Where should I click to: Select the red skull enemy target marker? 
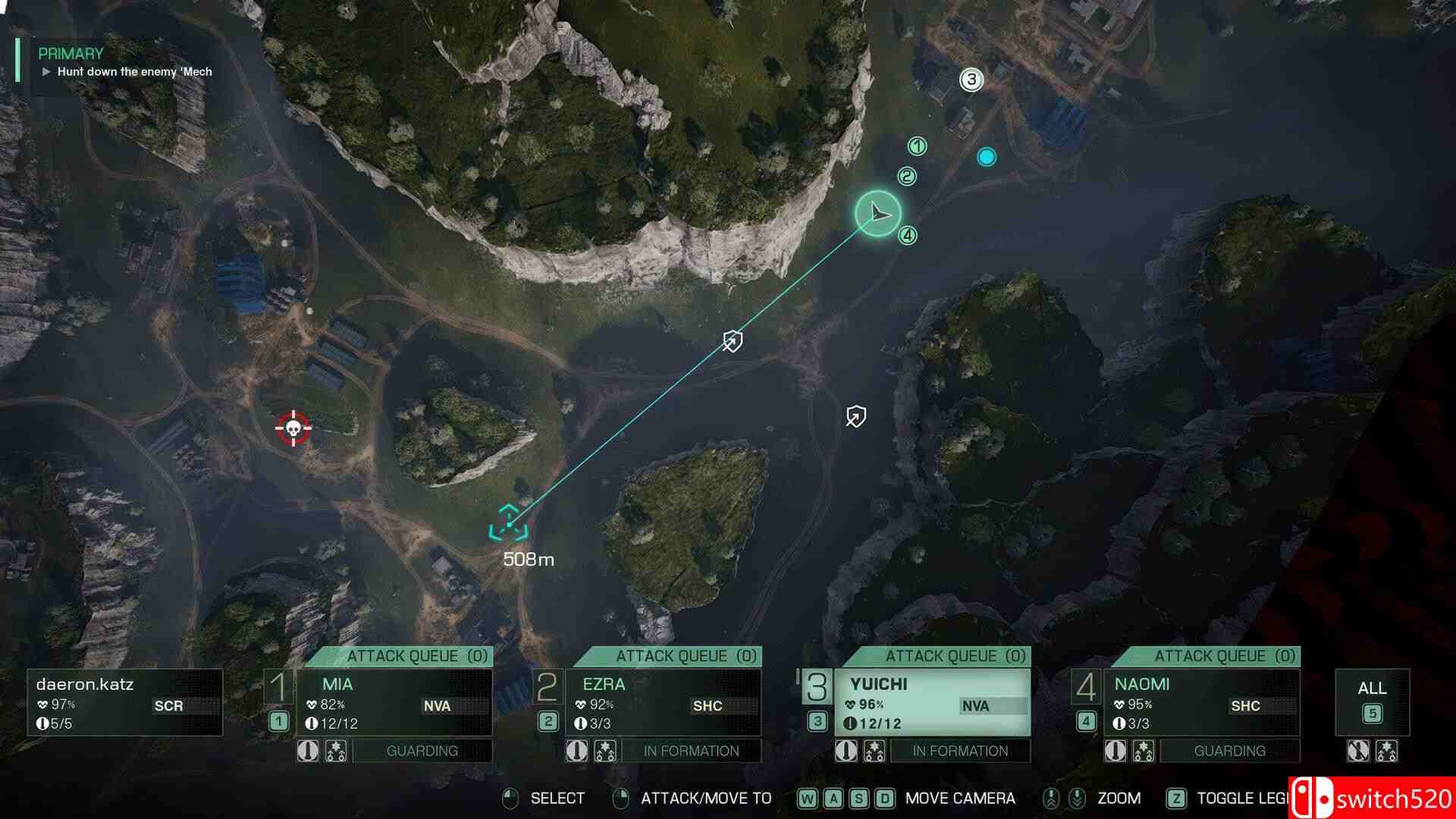[x=292, y=428]
